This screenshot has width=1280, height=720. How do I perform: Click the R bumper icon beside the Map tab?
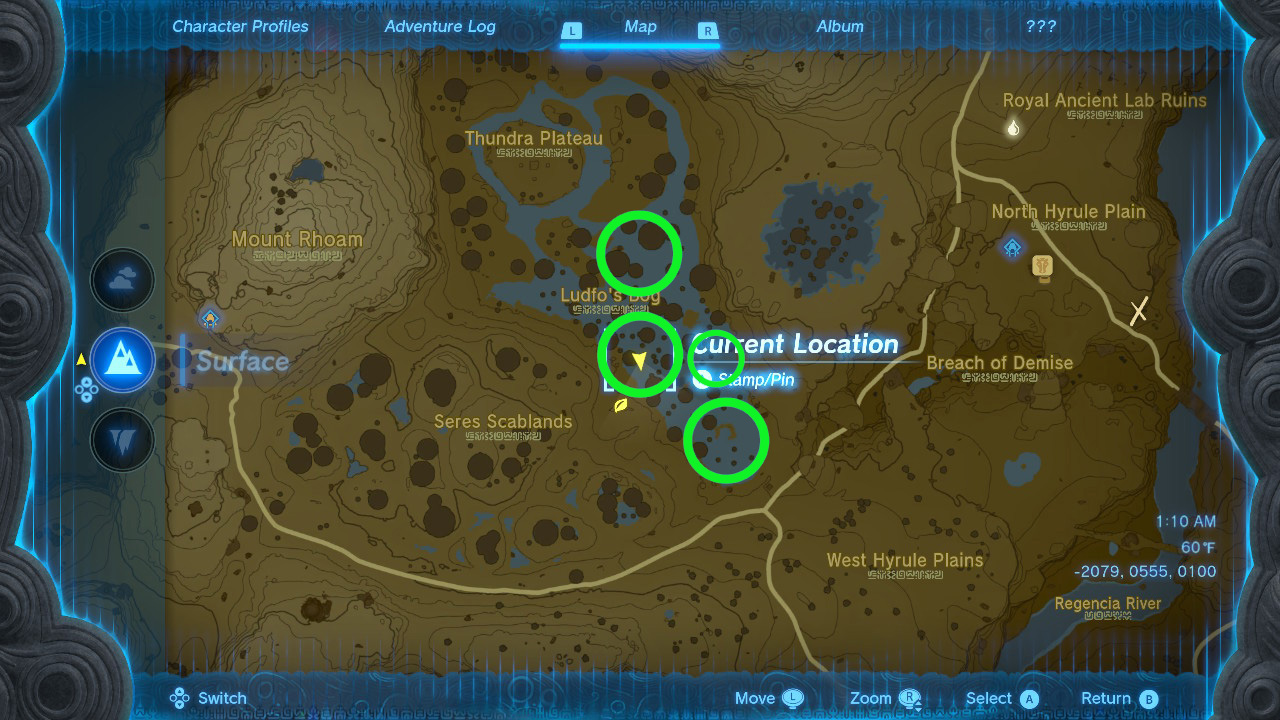click(707, 31)
